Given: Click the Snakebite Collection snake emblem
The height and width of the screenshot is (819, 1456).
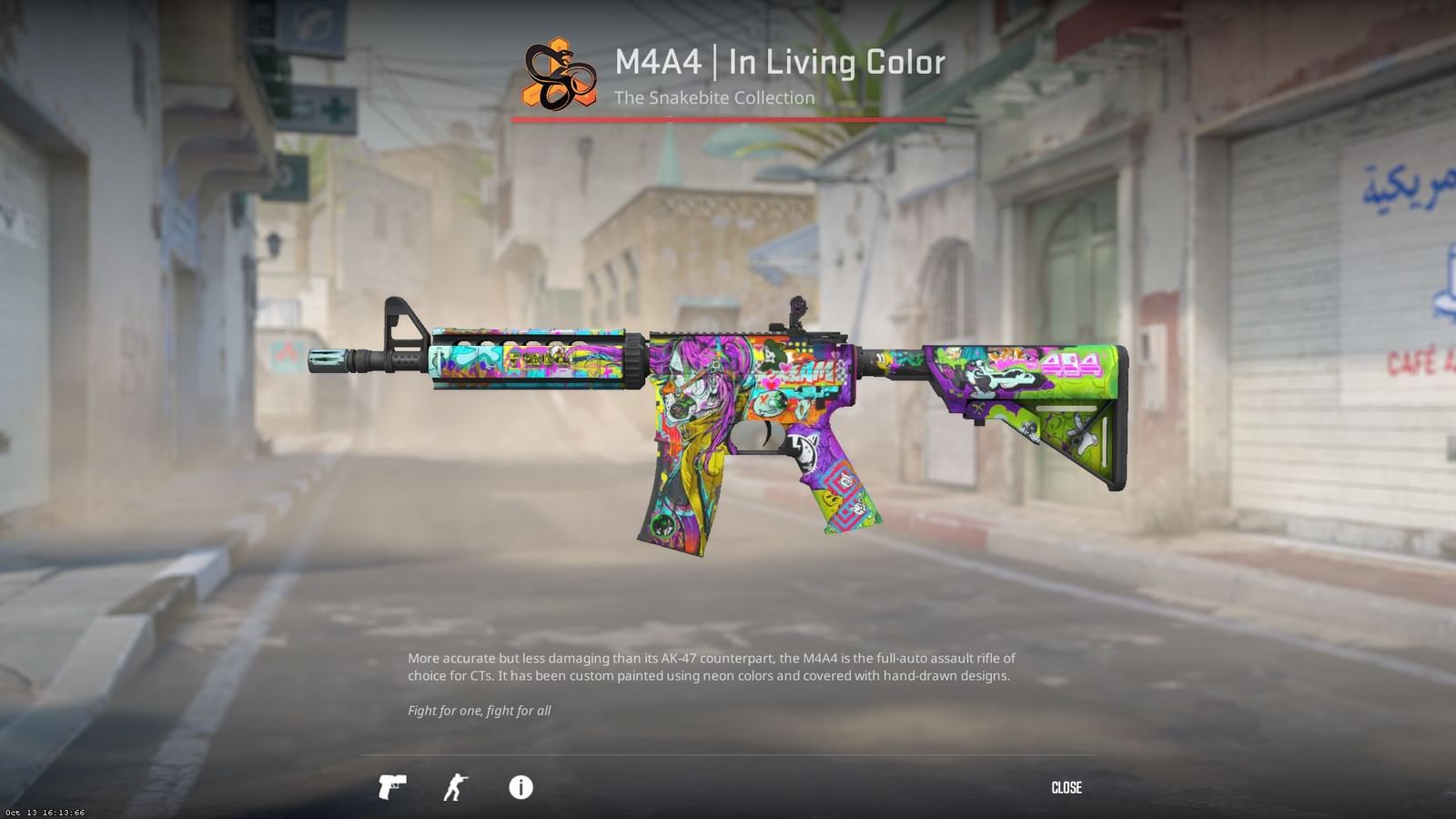Looking at the screenshot, I should pyautogui.click(x=559, y=76).
